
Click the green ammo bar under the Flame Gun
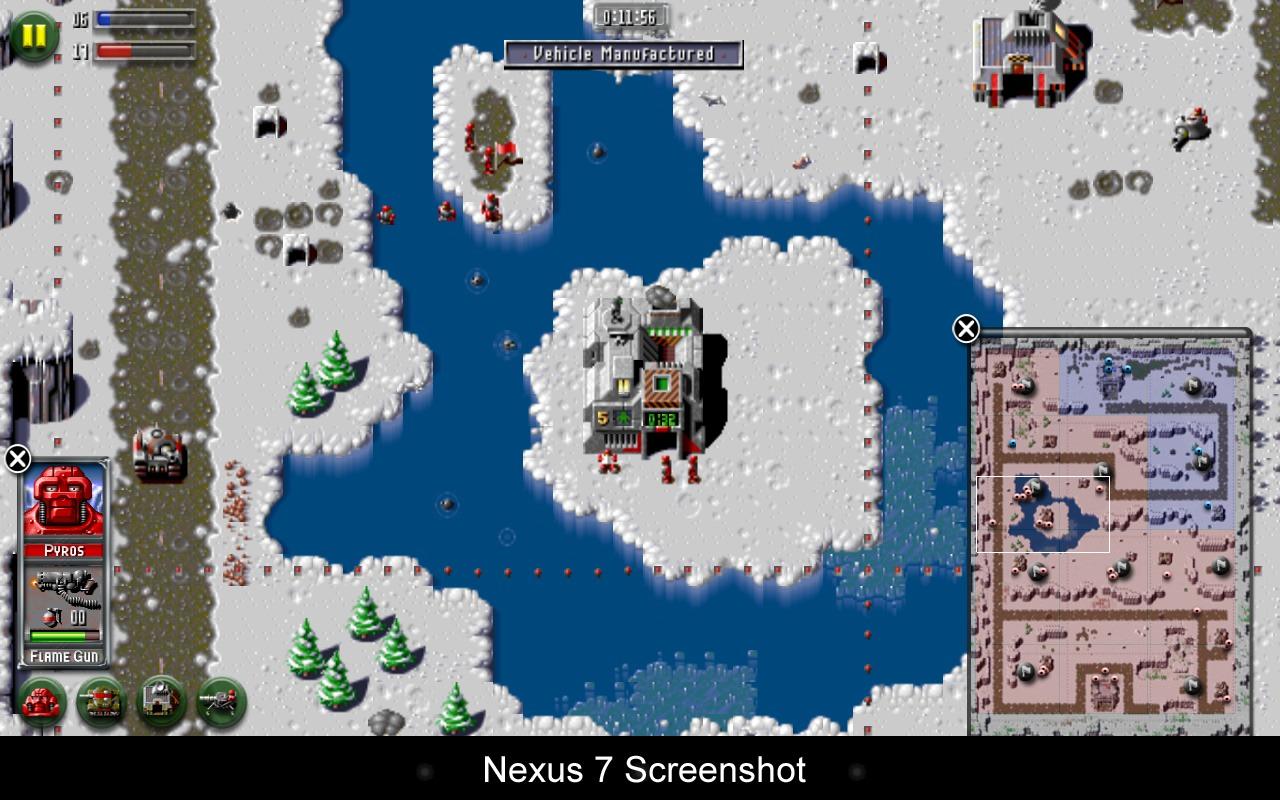64,634
